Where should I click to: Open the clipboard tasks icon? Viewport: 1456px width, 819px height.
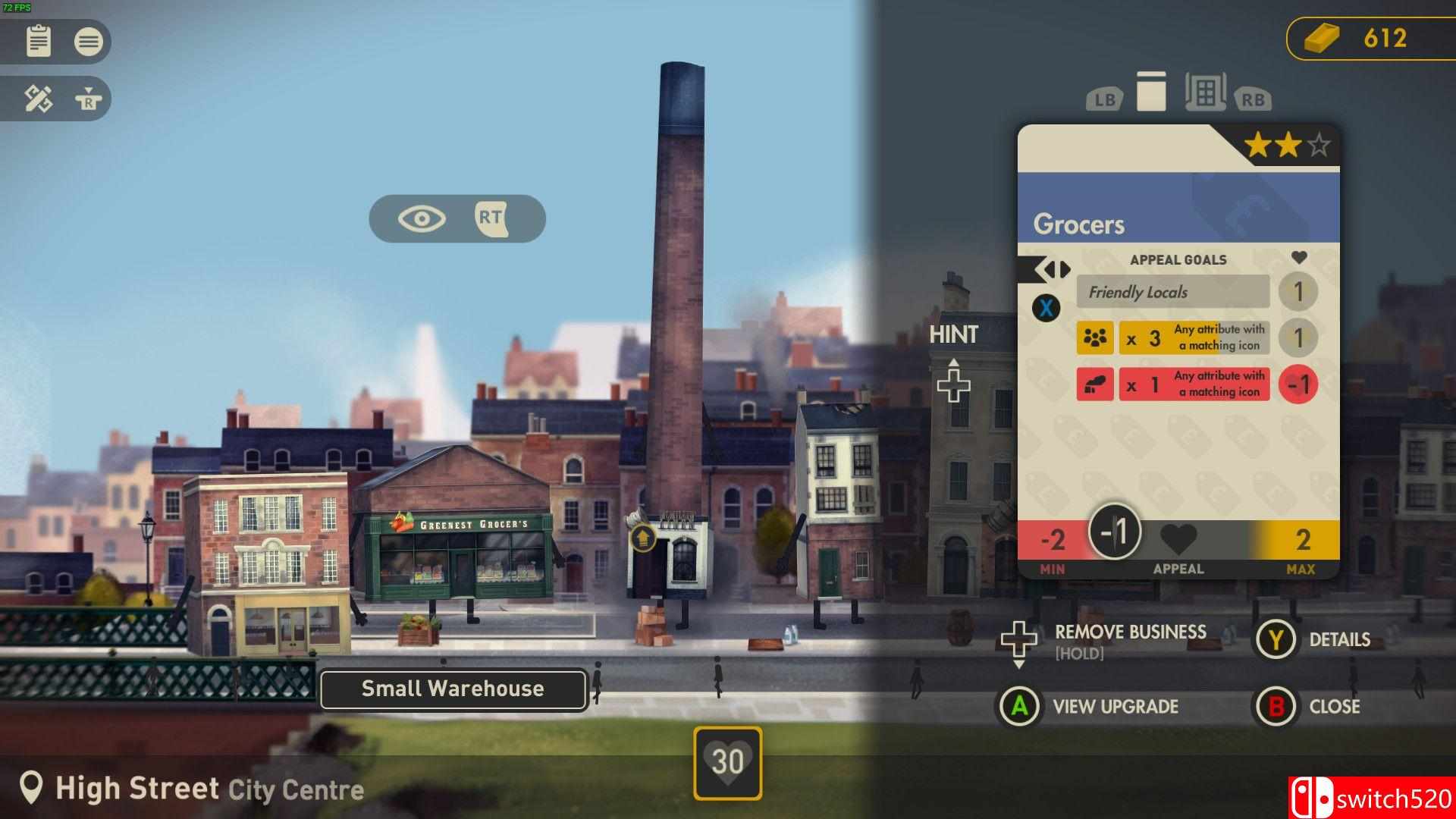click(38, 41)
